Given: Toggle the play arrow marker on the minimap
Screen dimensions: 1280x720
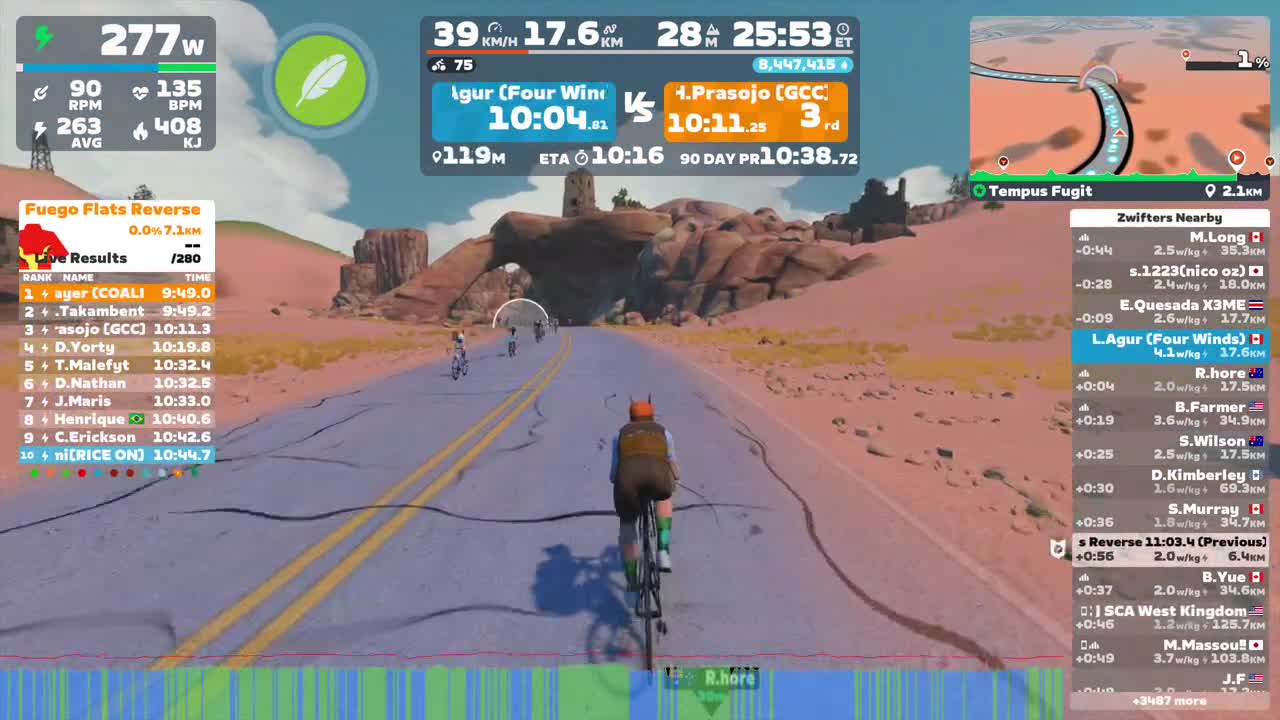Looking at the screenshot, I should pos(1237,158).
